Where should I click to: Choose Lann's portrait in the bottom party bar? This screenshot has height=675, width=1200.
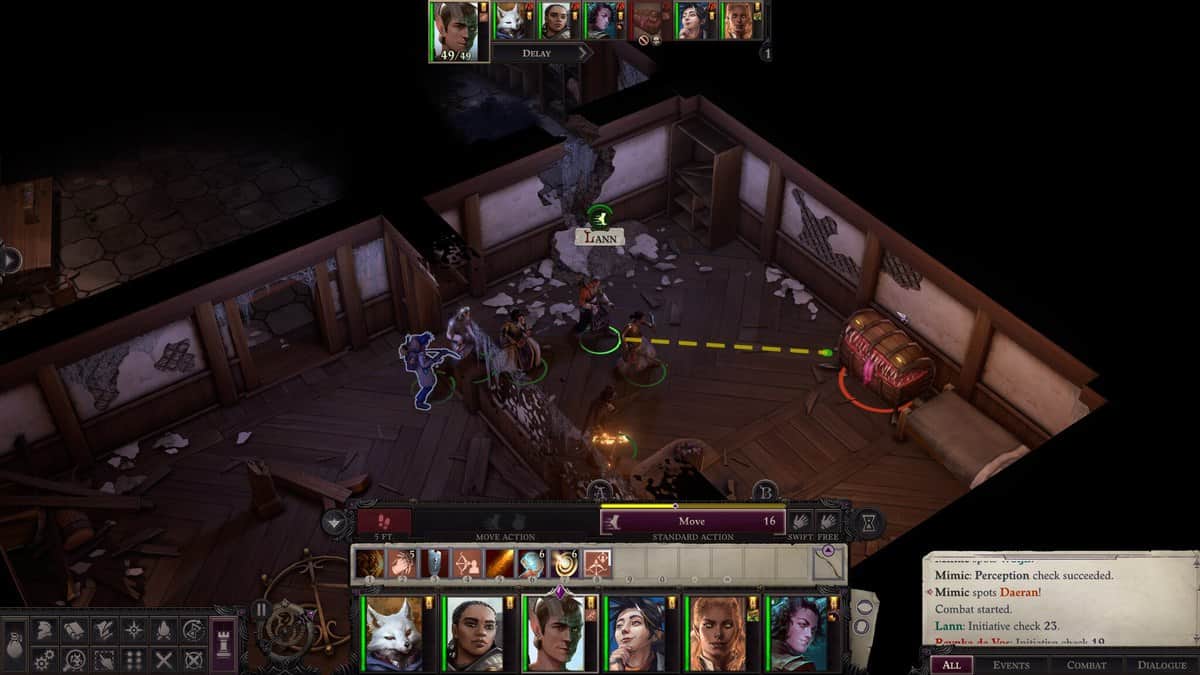click(553, 633)
